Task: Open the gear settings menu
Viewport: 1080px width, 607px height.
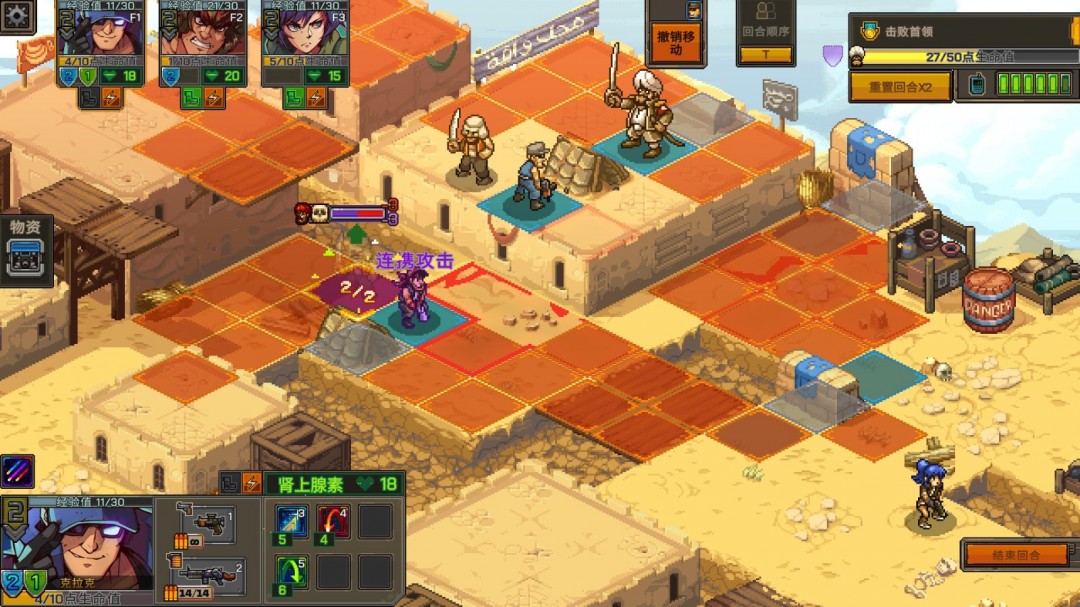Action: tap(17, 16)
